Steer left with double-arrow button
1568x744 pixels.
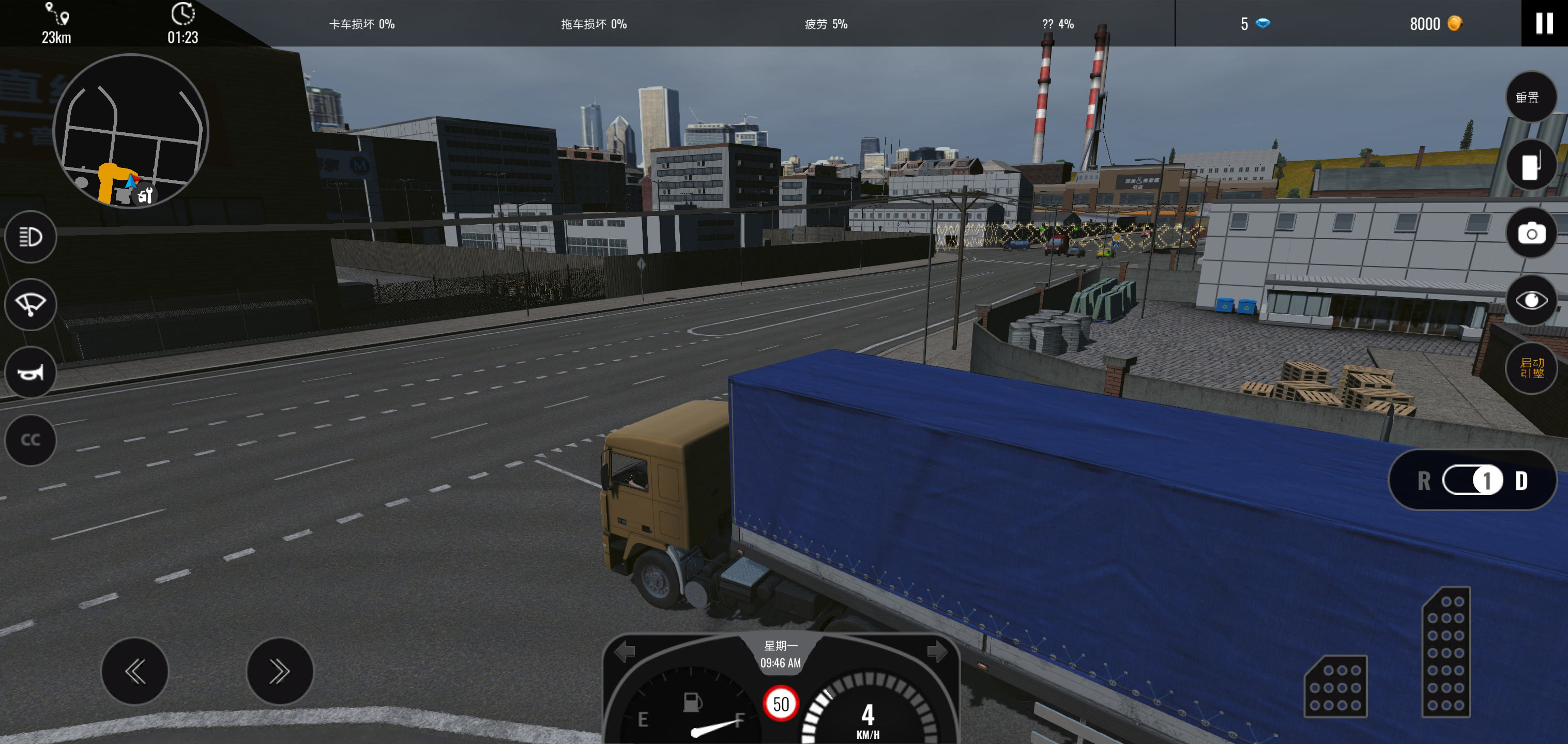click(x=134, y=671)
